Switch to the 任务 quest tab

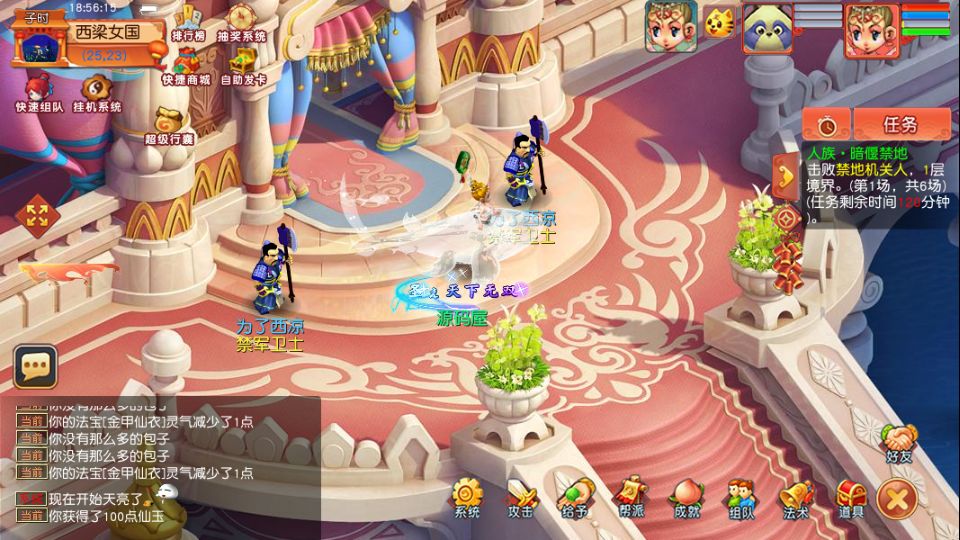tap(900, 125)
